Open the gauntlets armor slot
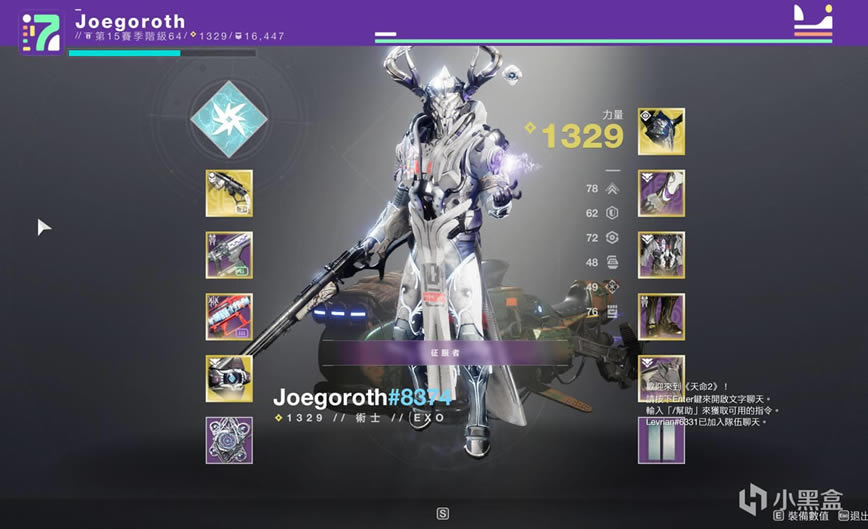This screenshot has height=529, width=868. 661,193
